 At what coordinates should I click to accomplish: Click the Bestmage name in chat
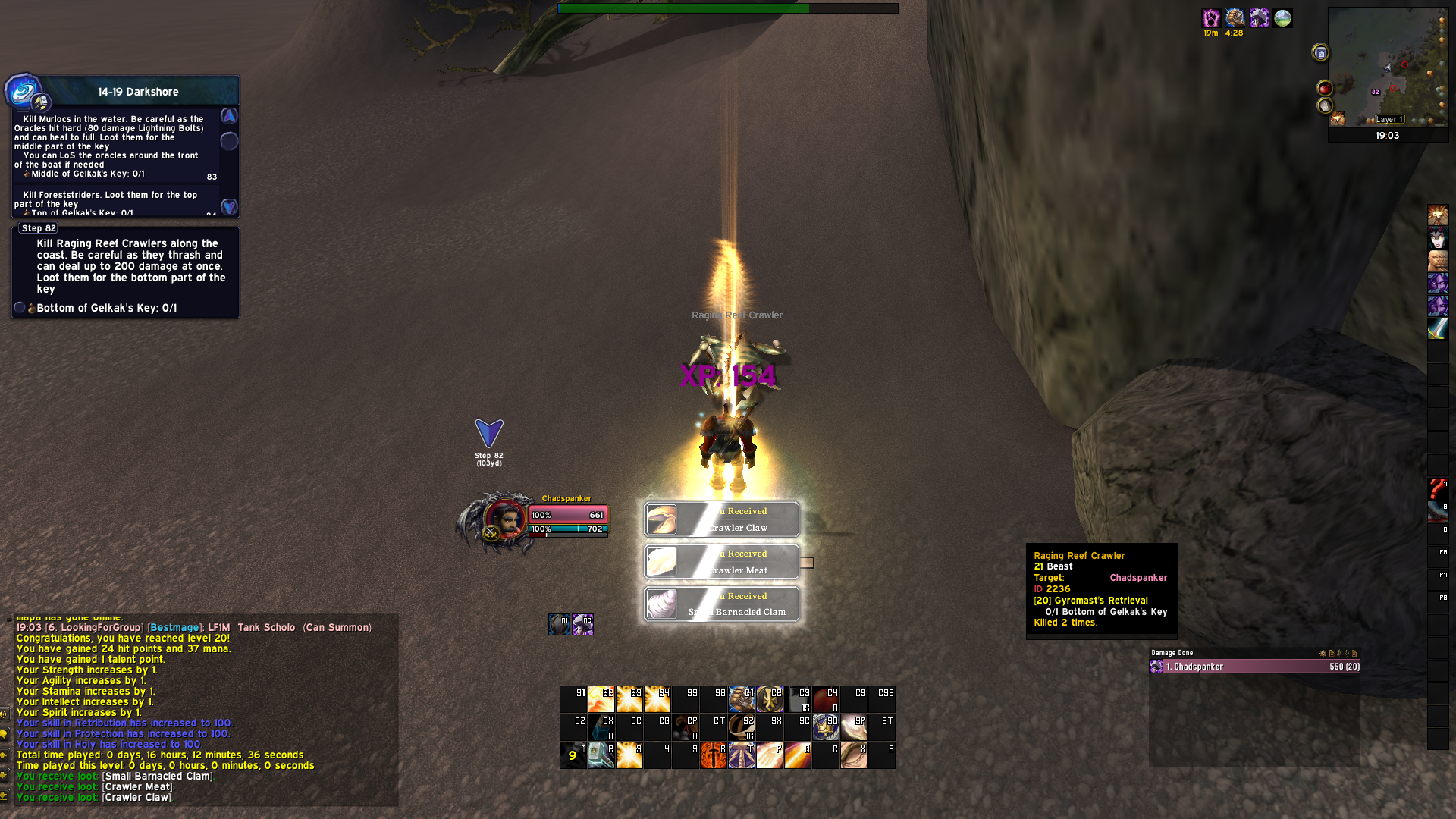tap(174, 628)
